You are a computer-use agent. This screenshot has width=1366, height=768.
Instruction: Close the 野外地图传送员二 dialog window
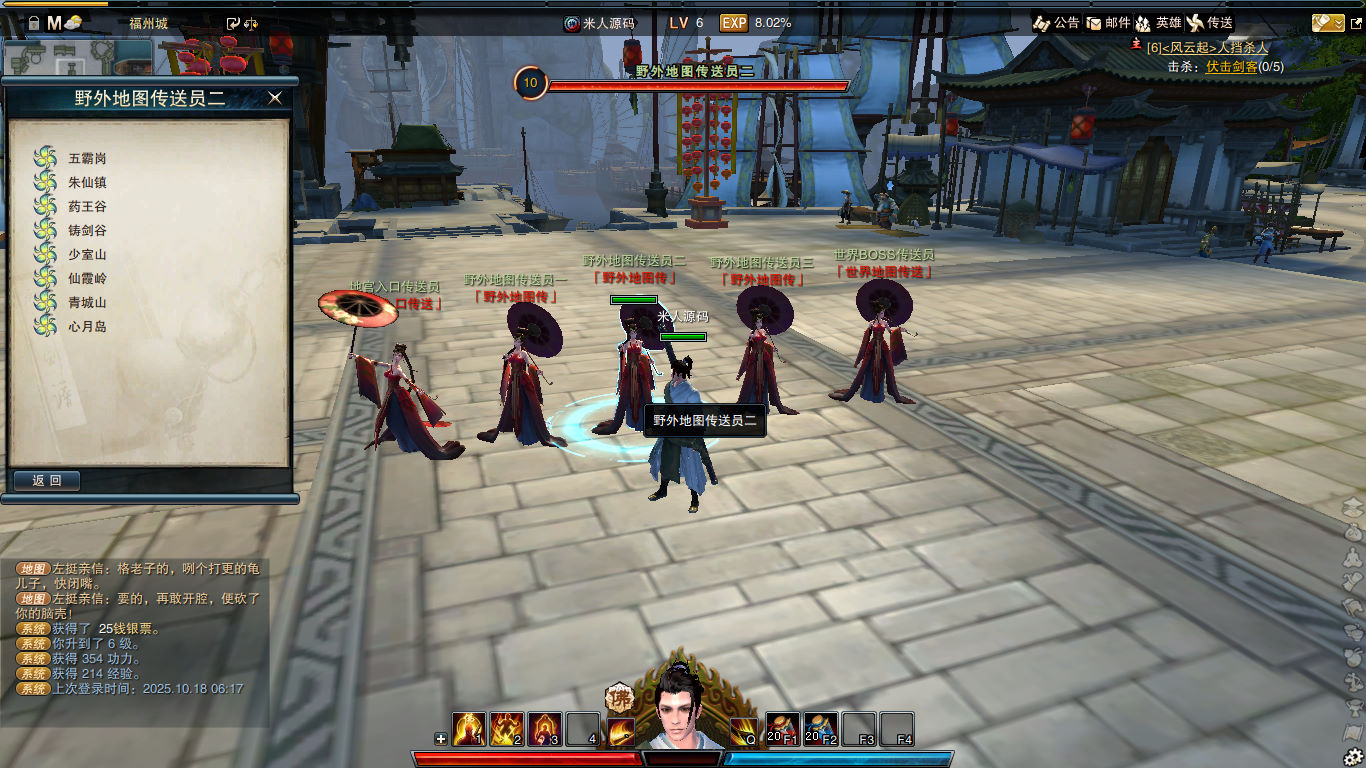[275, 97]
